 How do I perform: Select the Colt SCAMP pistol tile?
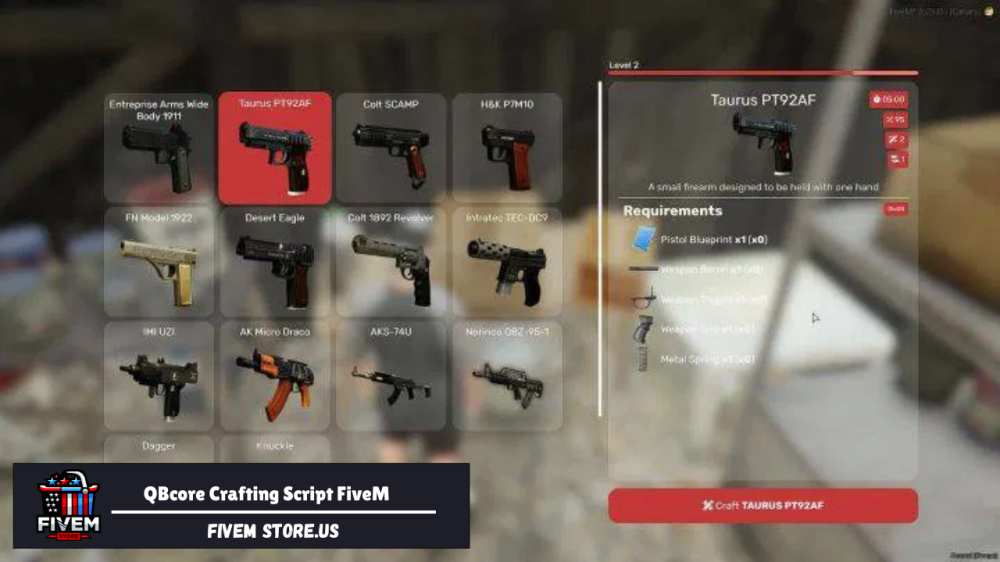point(390,149)
